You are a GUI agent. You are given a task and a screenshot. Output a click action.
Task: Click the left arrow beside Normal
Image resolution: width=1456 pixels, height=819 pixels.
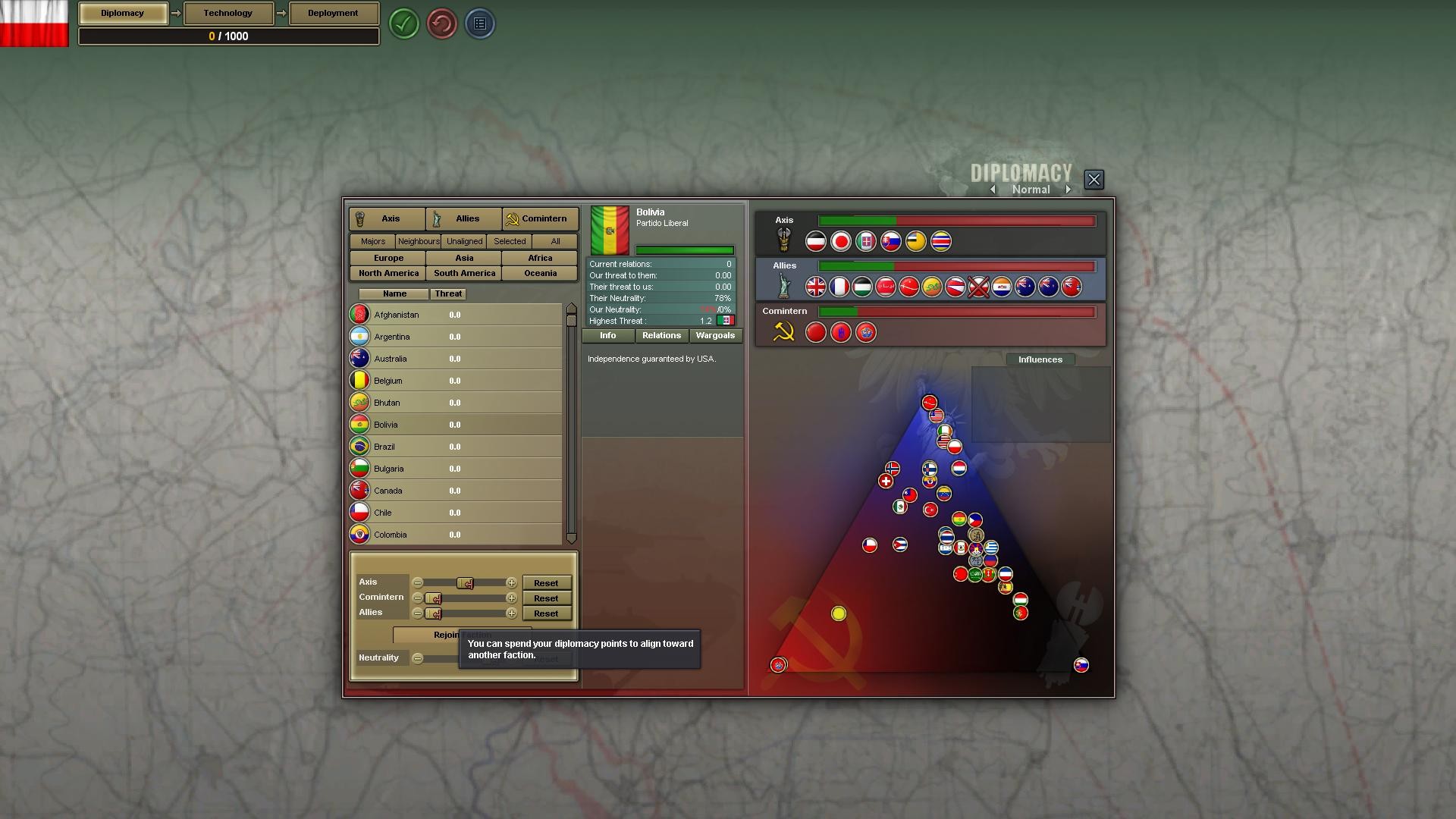pyautogui.click(x=993, y=190)
